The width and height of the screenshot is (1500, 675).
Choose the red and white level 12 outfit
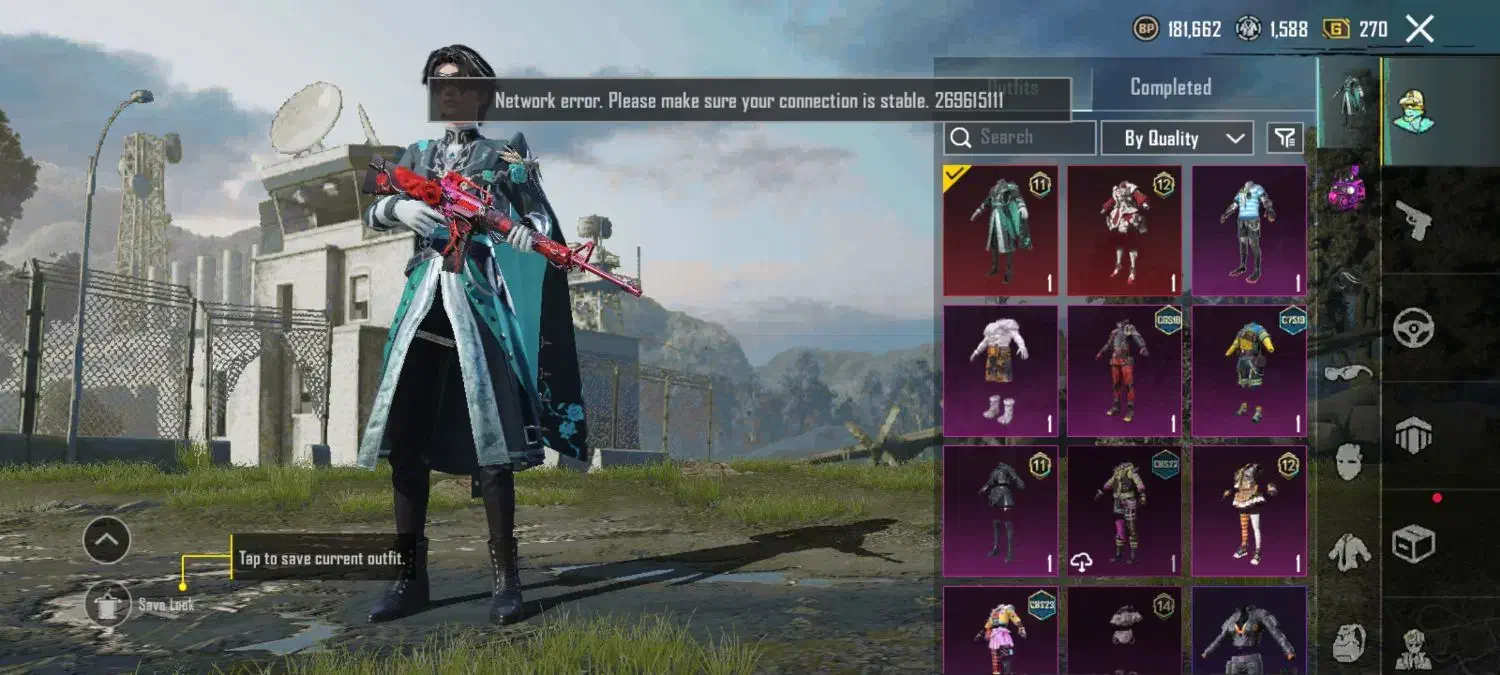[1124, 230]
